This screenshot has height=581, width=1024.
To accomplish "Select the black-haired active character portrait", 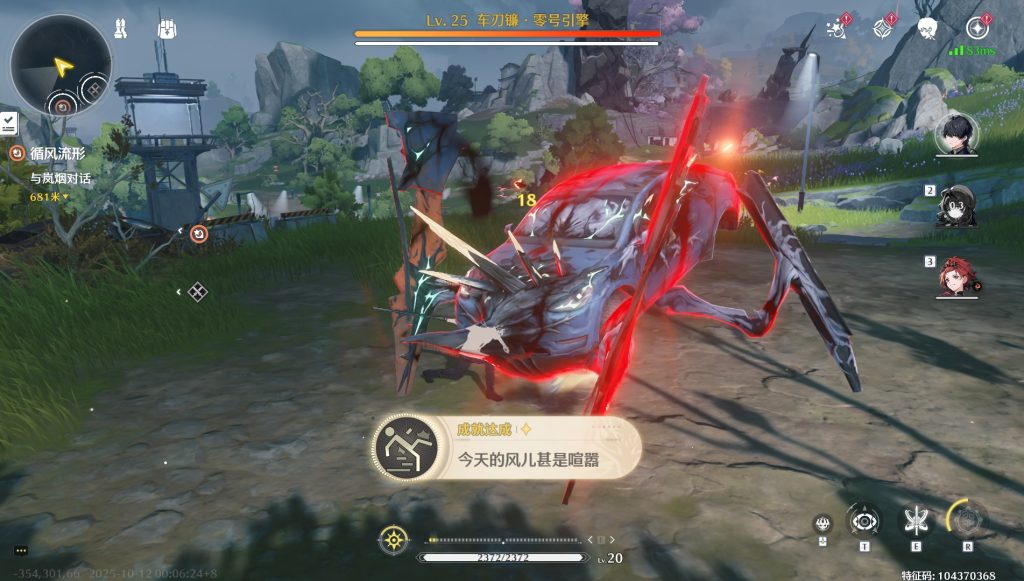I will pyautogui.click(x=956, y=134).
